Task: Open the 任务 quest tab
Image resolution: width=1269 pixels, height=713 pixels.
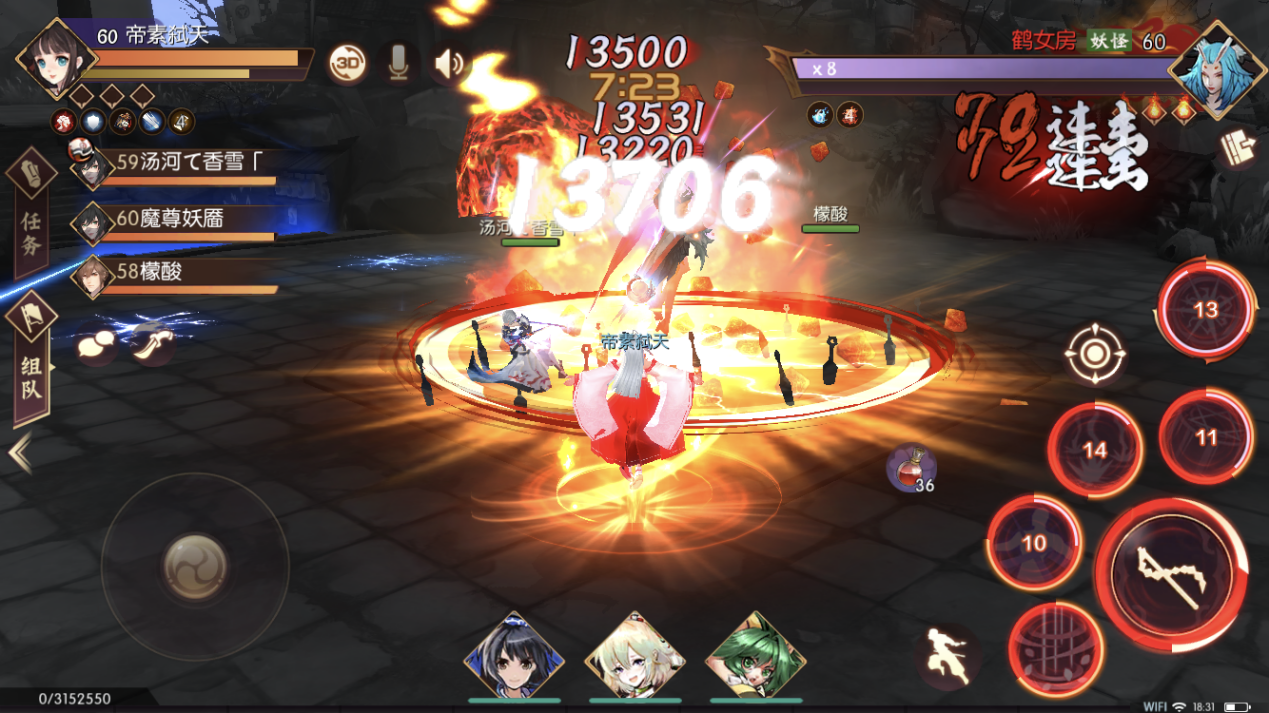Action: (x=31, y=213)
